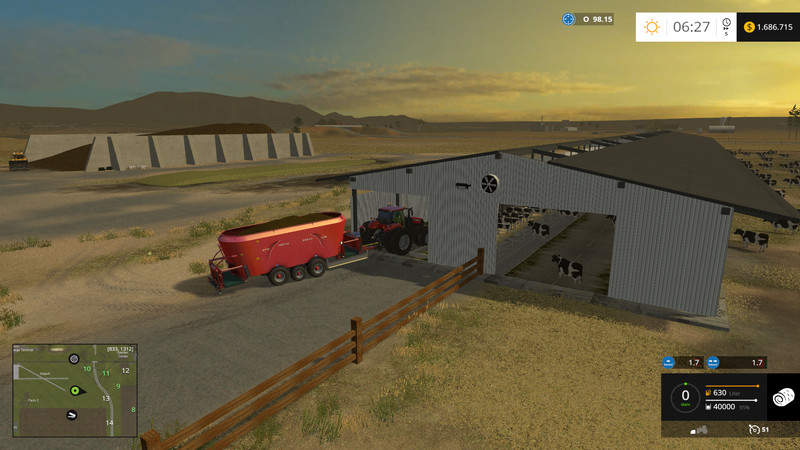Click the blue compass crosshair icon
The height and width of the screenshot is (450, 800).
(569, 19)
